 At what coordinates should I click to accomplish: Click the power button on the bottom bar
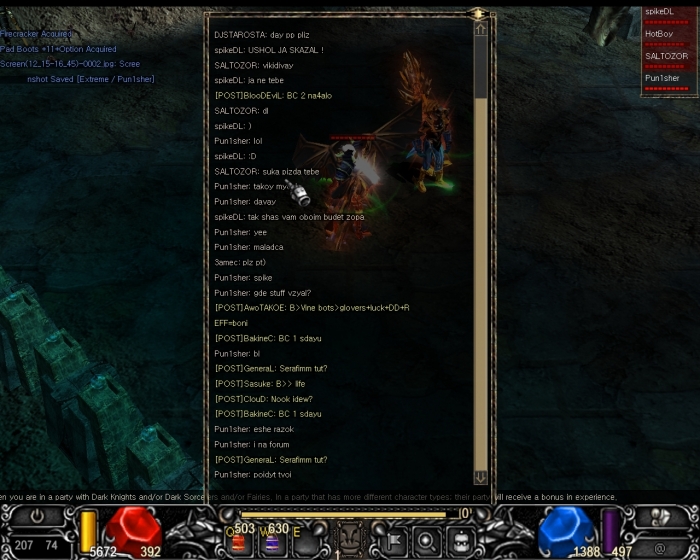tap(38, 518)
